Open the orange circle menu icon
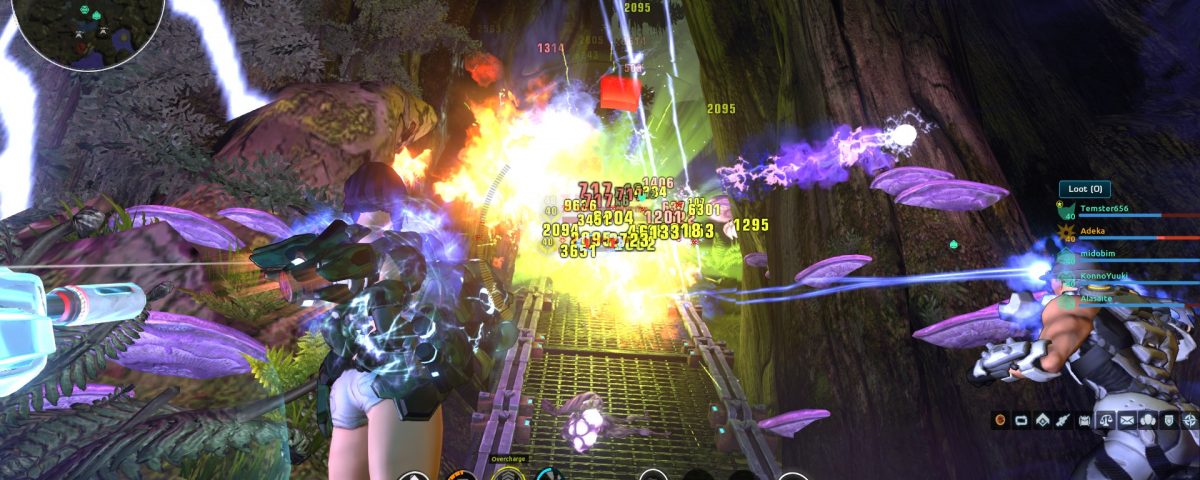 point(999,421)
